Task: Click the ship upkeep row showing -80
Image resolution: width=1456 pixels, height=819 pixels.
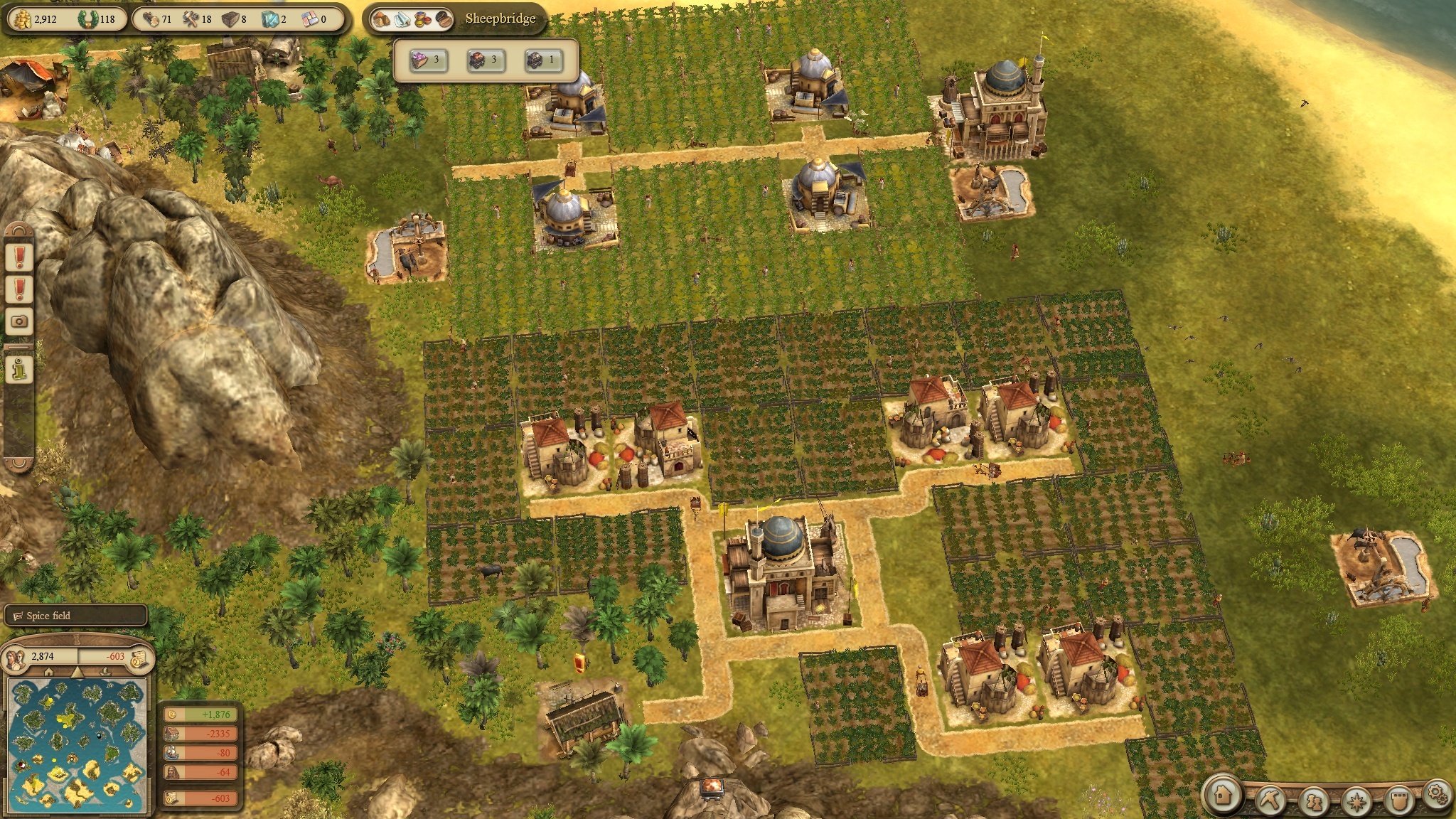Action: pyautogui.click(x=200, y=753)
